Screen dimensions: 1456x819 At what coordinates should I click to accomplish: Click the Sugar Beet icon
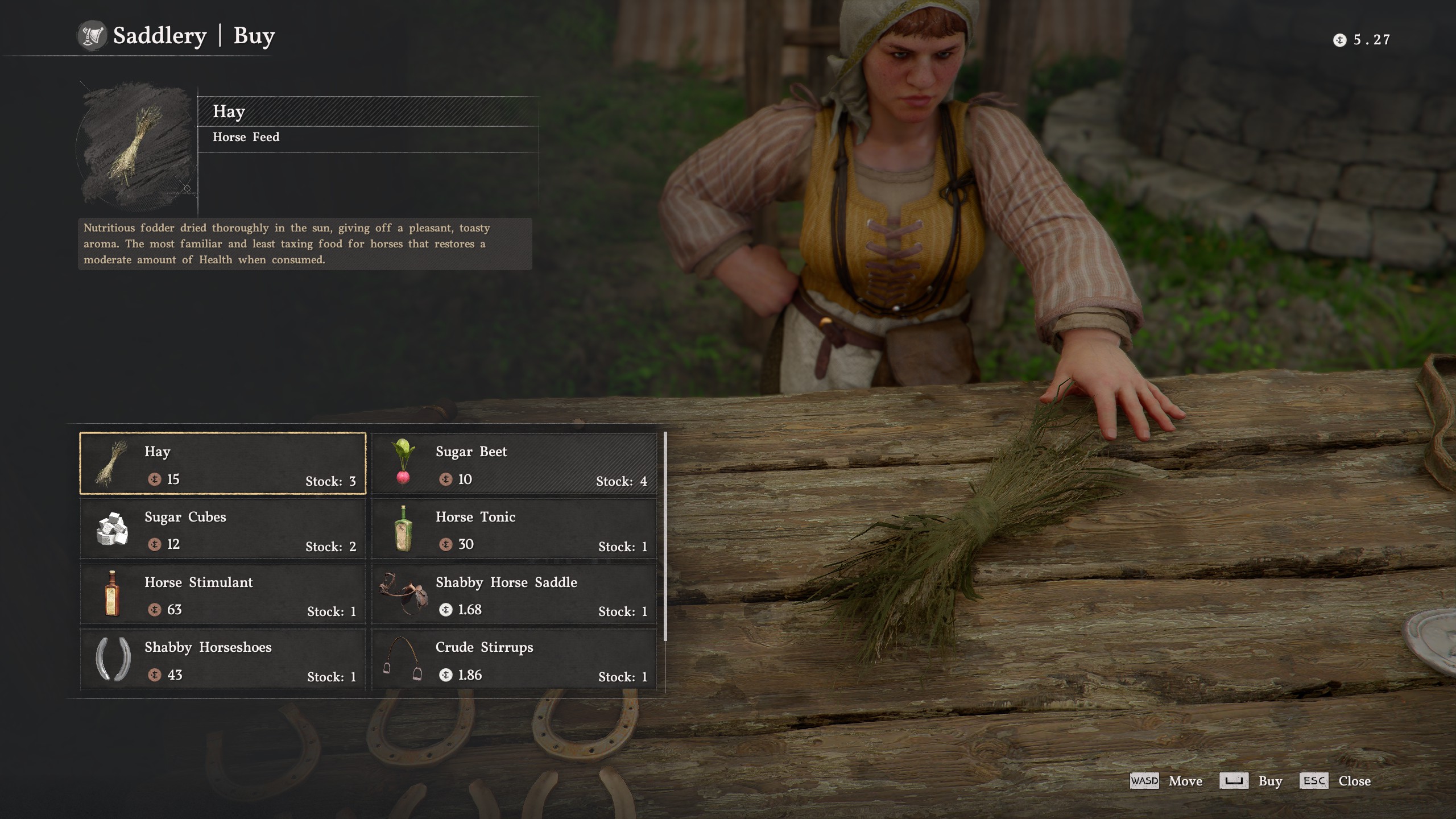point(403,465)
